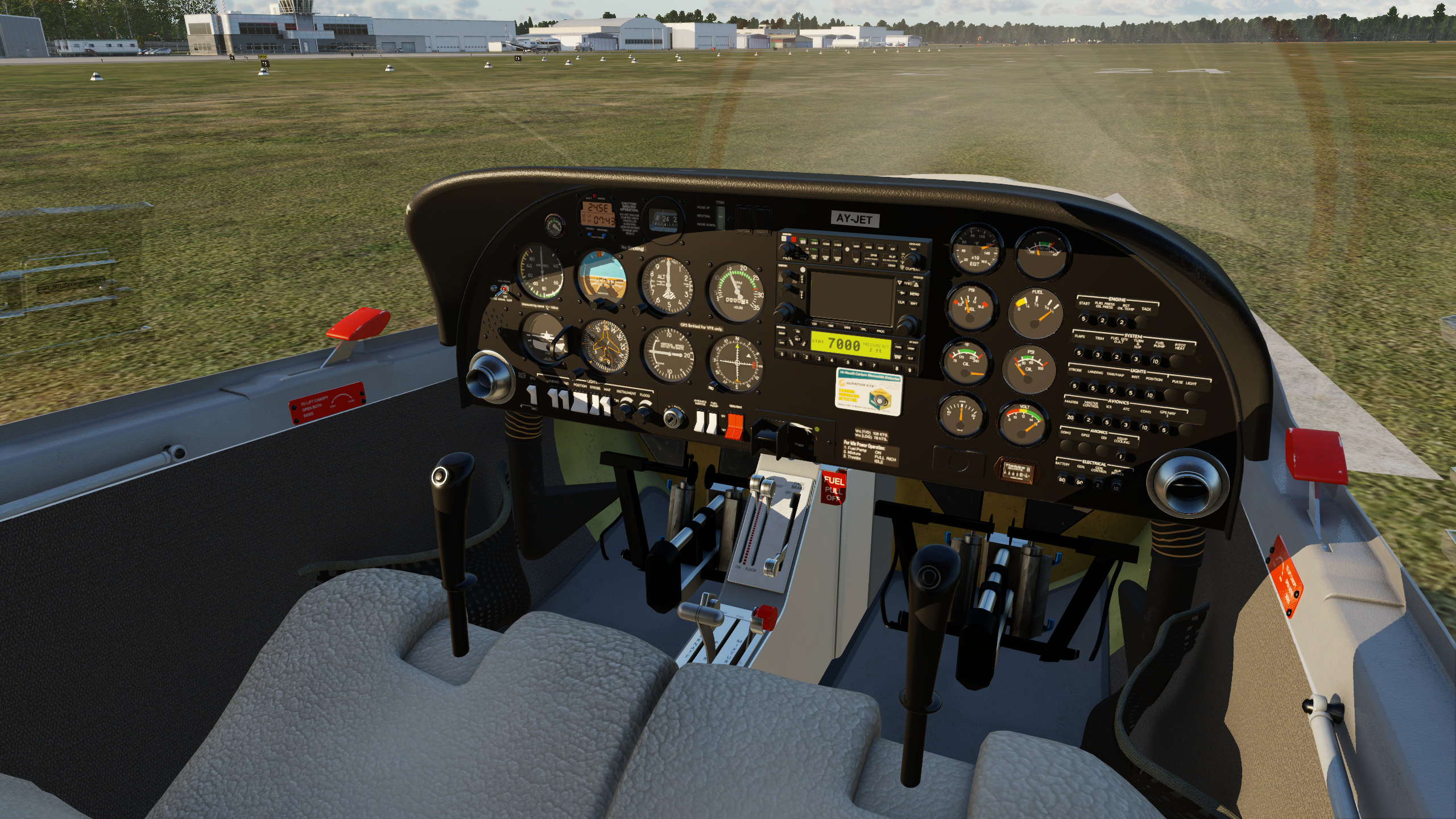Image resolution: width=1456 pixels, height=819 pixels.
Task: Click the CLR button on the GPS
Action: click(901, 302)
